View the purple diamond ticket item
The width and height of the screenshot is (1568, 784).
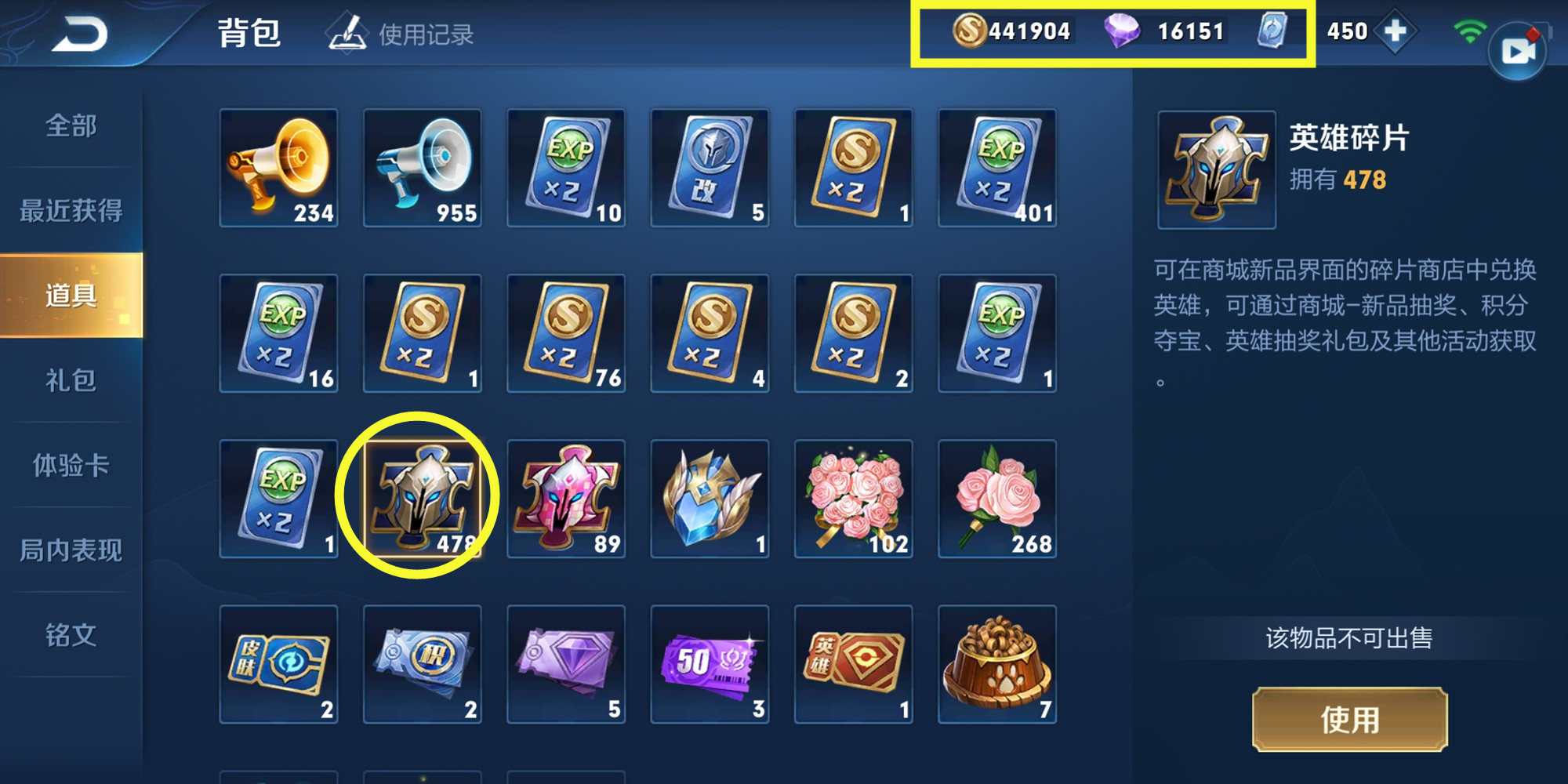[x=566, y=666]
